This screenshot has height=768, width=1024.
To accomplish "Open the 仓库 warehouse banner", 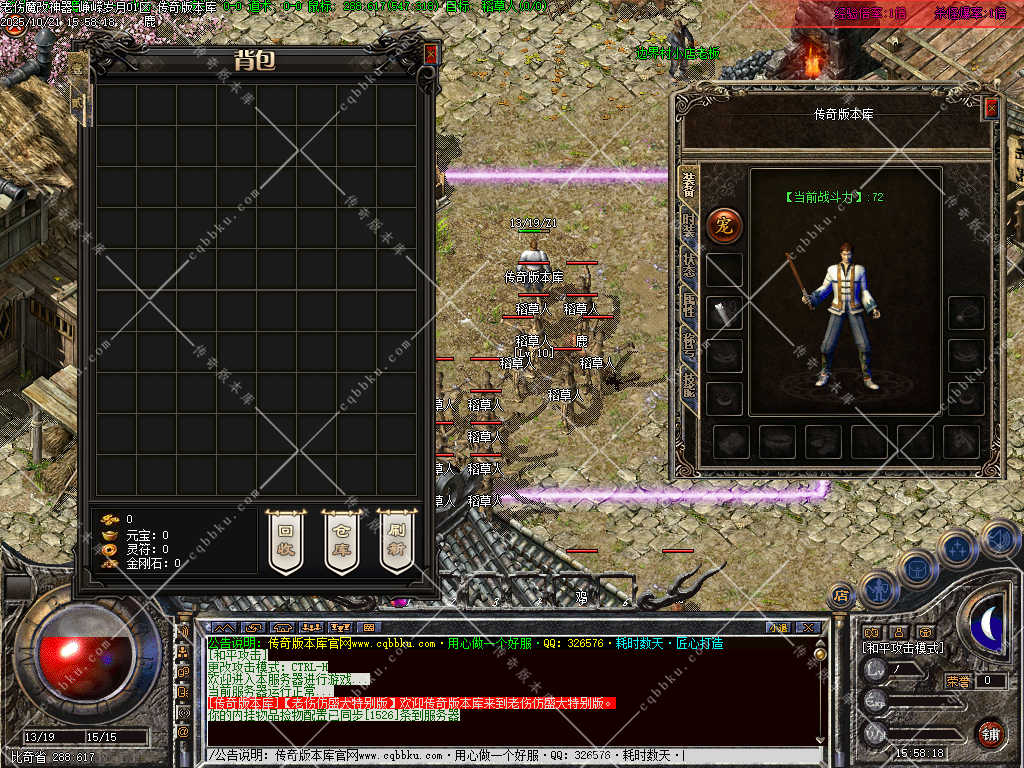I will pyautogui.click(x=341, y=540).
